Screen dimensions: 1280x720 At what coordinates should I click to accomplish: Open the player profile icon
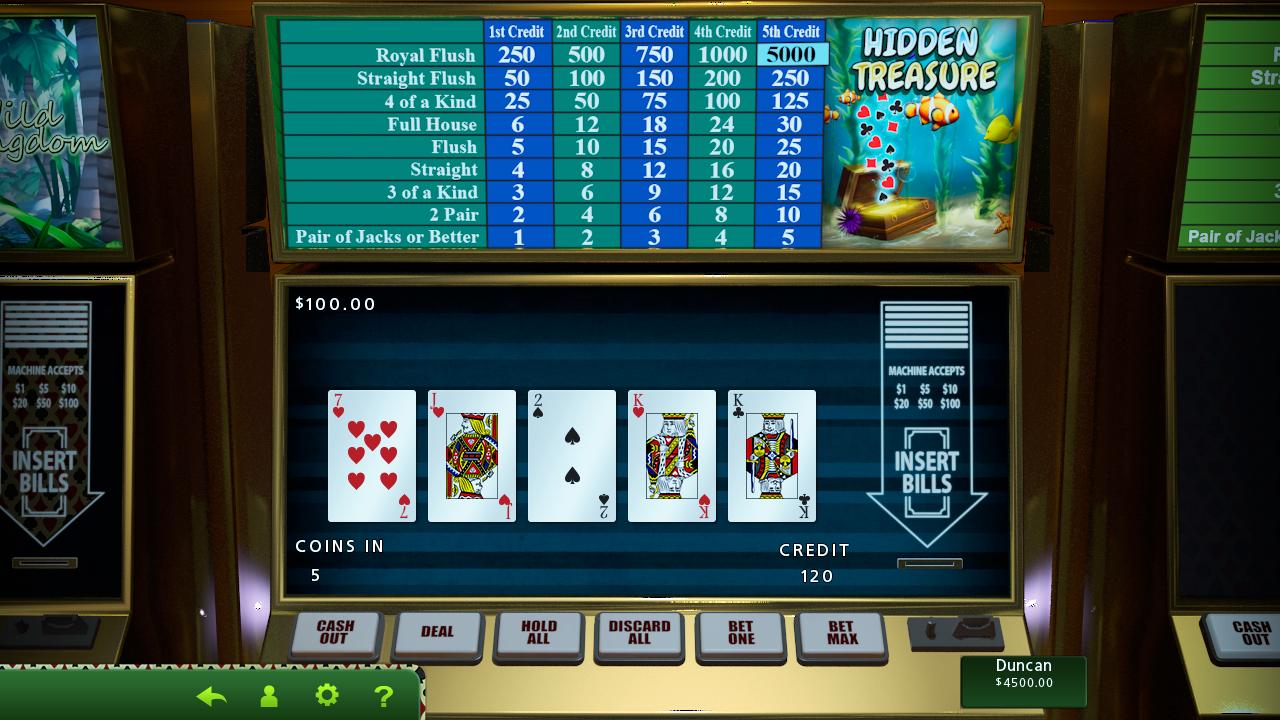click(x=268, y=696)
